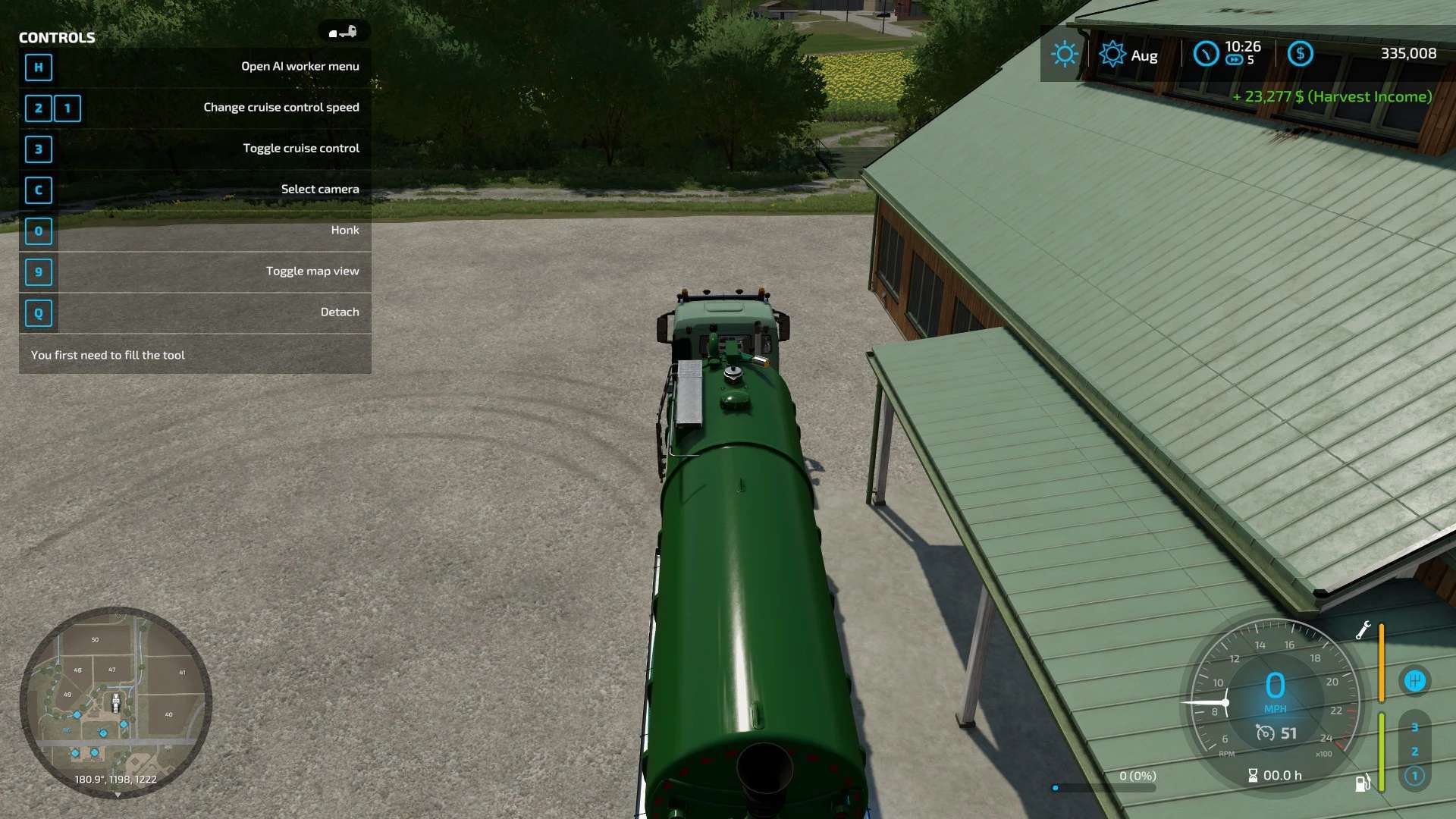Select the wrench vehicle damage icon
1456x819 pixels.
click(1363, 630)
